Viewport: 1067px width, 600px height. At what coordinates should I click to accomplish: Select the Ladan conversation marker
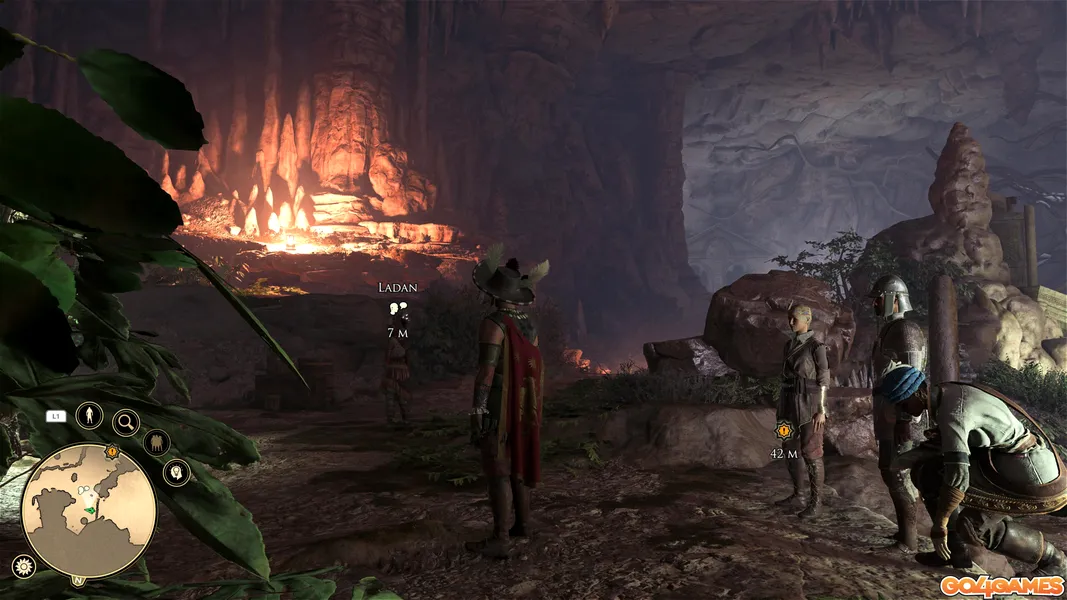398,311
